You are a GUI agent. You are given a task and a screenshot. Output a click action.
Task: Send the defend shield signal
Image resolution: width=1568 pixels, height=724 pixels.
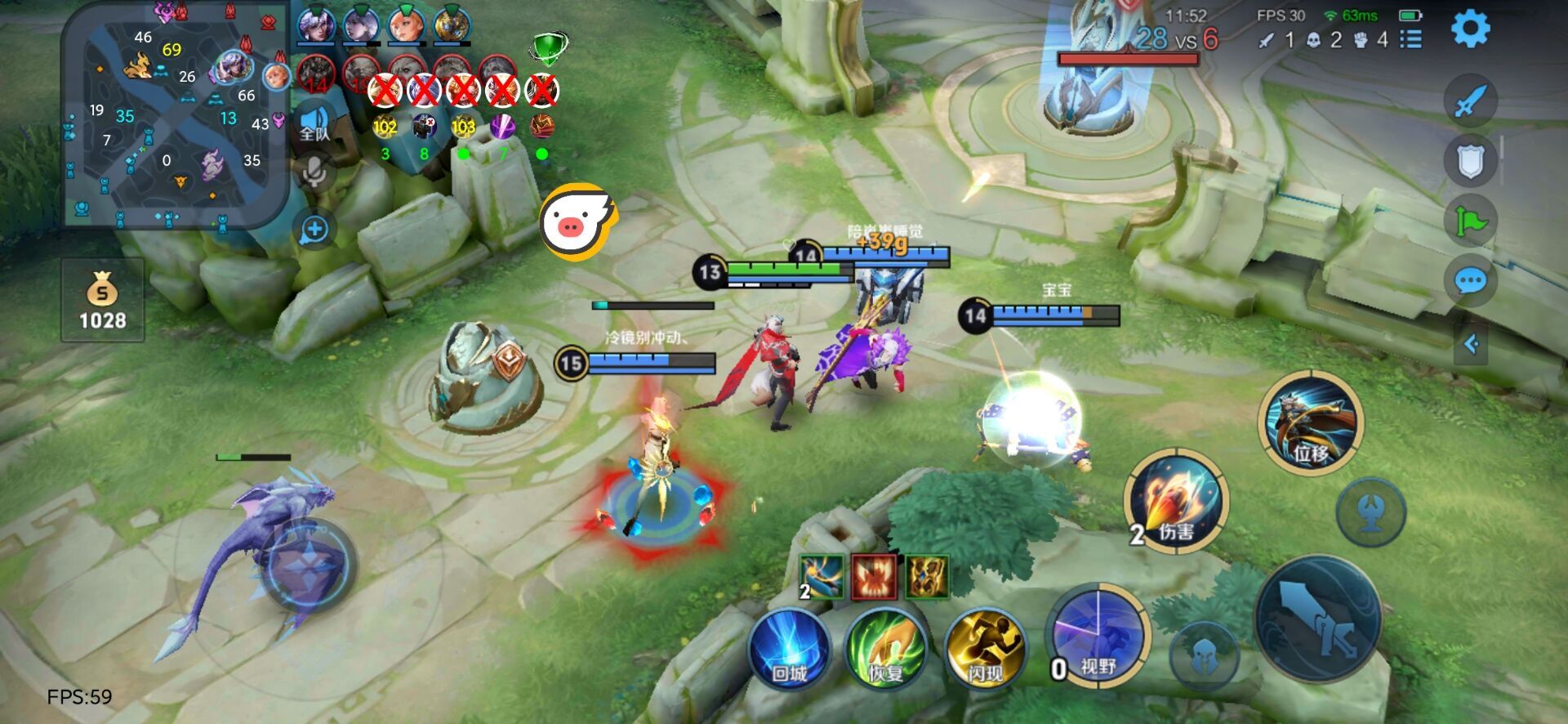(1470, 161)
